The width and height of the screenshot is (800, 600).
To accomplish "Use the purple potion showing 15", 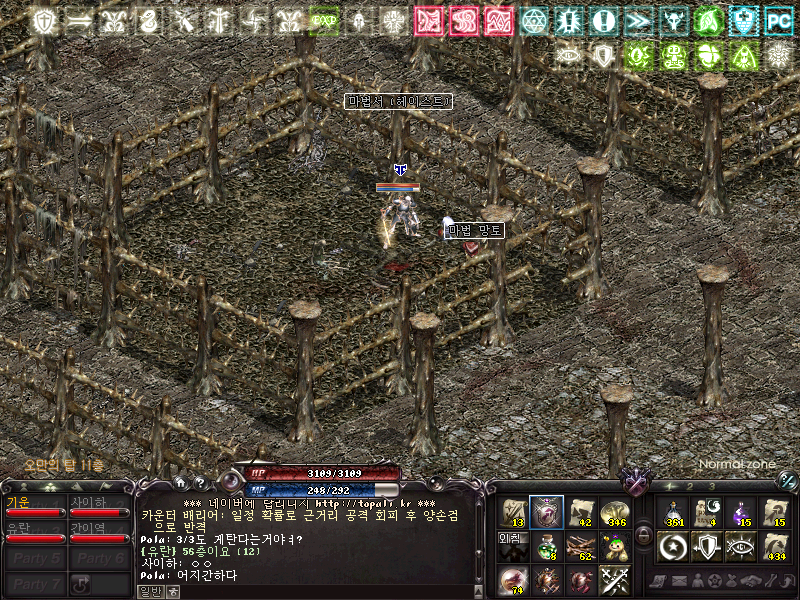I will (740, 512).
